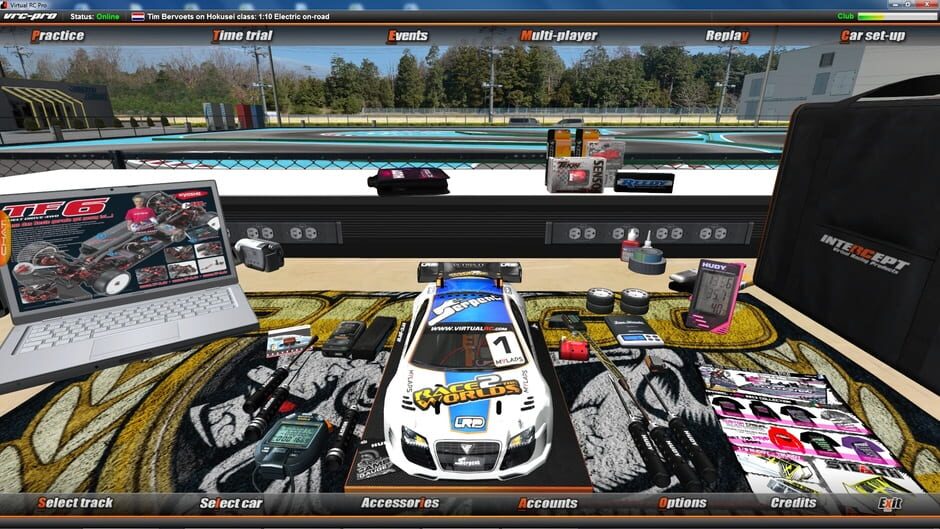This screenshot has width=940, height=529.
Task: Show the Credits screen
Action: pos(793,503)
